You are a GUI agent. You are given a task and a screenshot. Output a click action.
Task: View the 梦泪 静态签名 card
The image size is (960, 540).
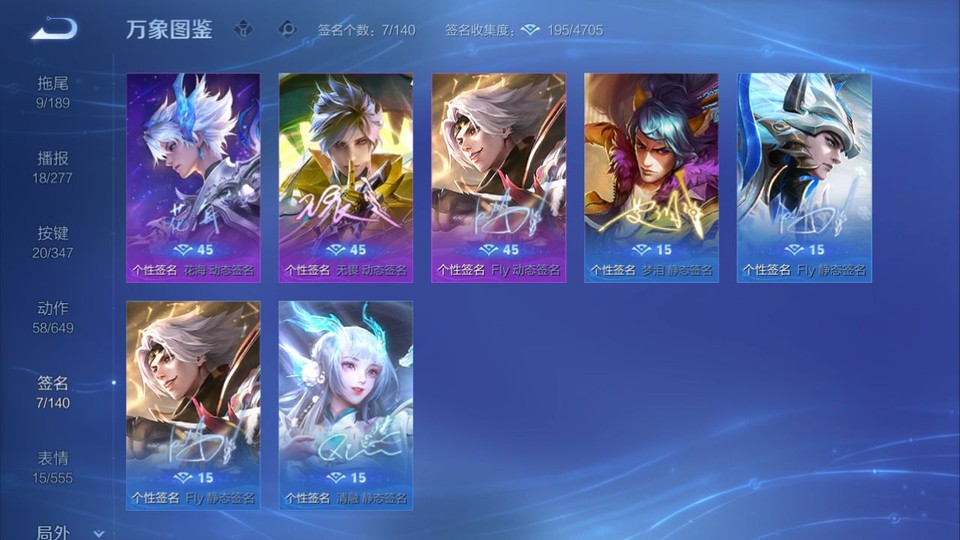pyautogui.click(x=652, y=177)
